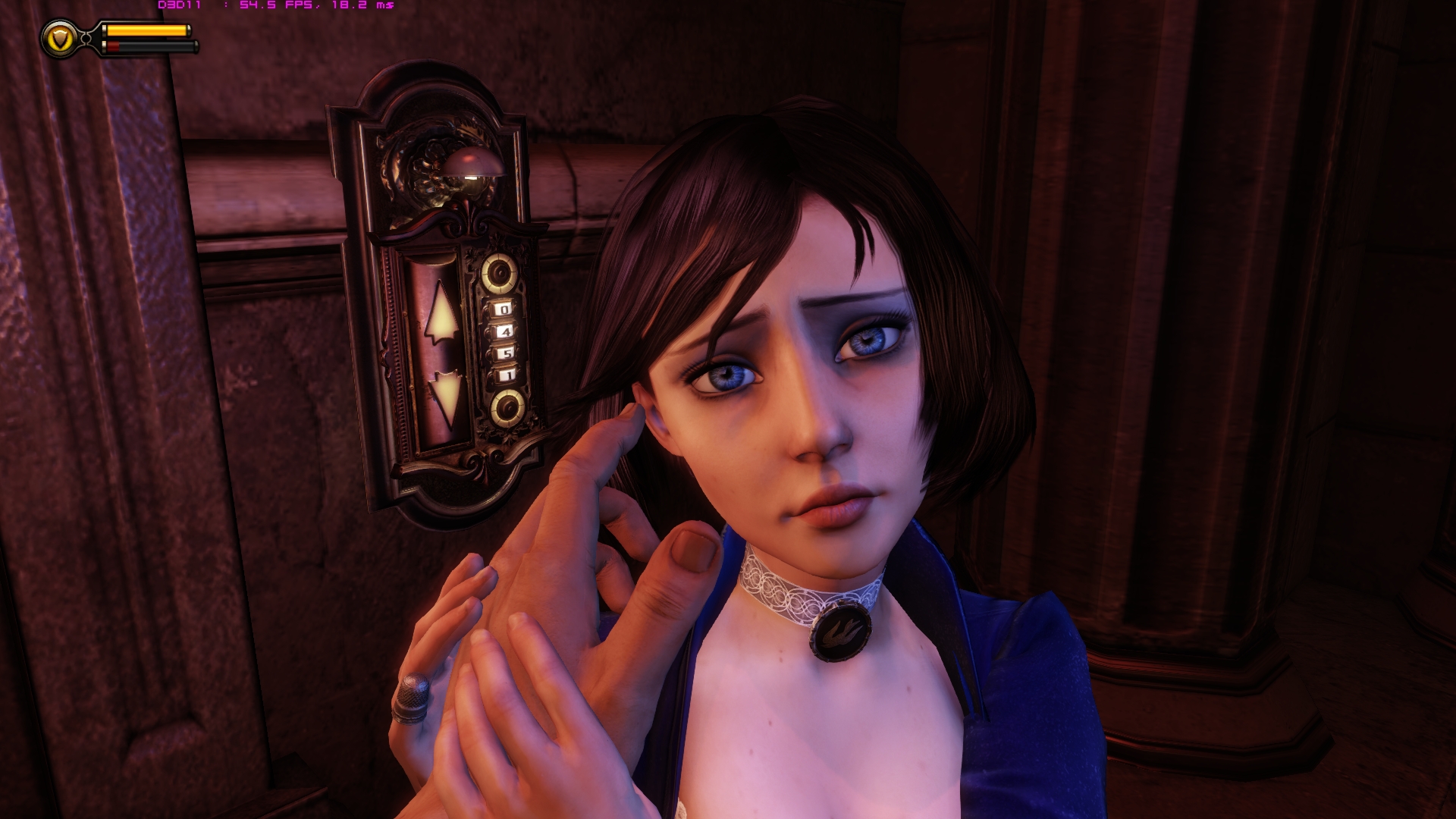Click the red health bar segment
This screenshot has width=1456, height=819.
click(x=112, y=45)
